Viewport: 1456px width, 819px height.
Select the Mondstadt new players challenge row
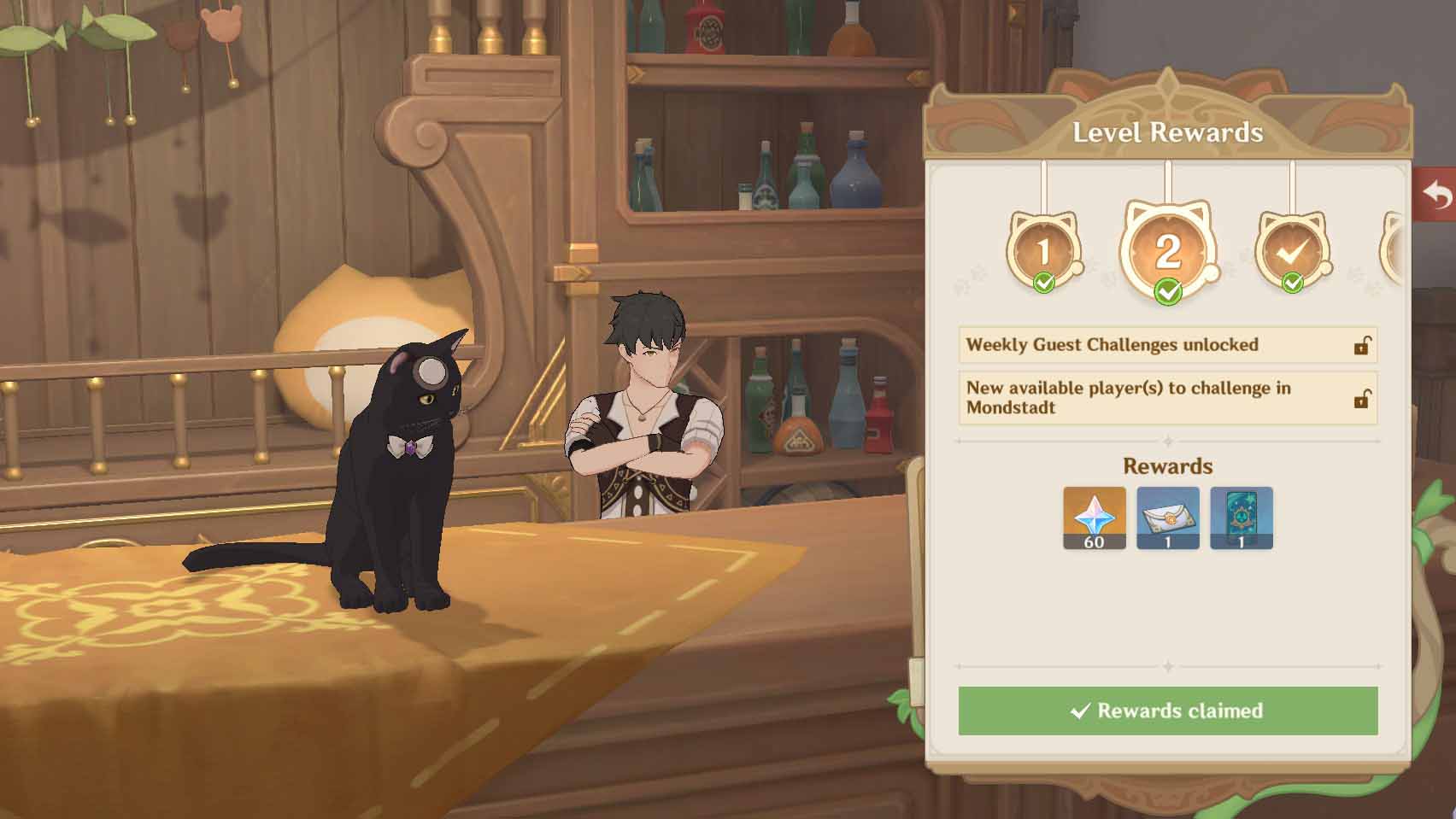(1167, 398)
